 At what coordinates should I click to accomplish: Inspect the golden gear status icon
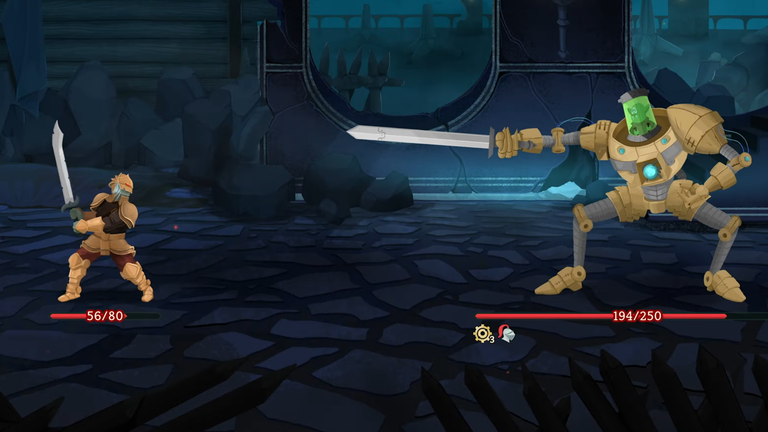[482, 334]
